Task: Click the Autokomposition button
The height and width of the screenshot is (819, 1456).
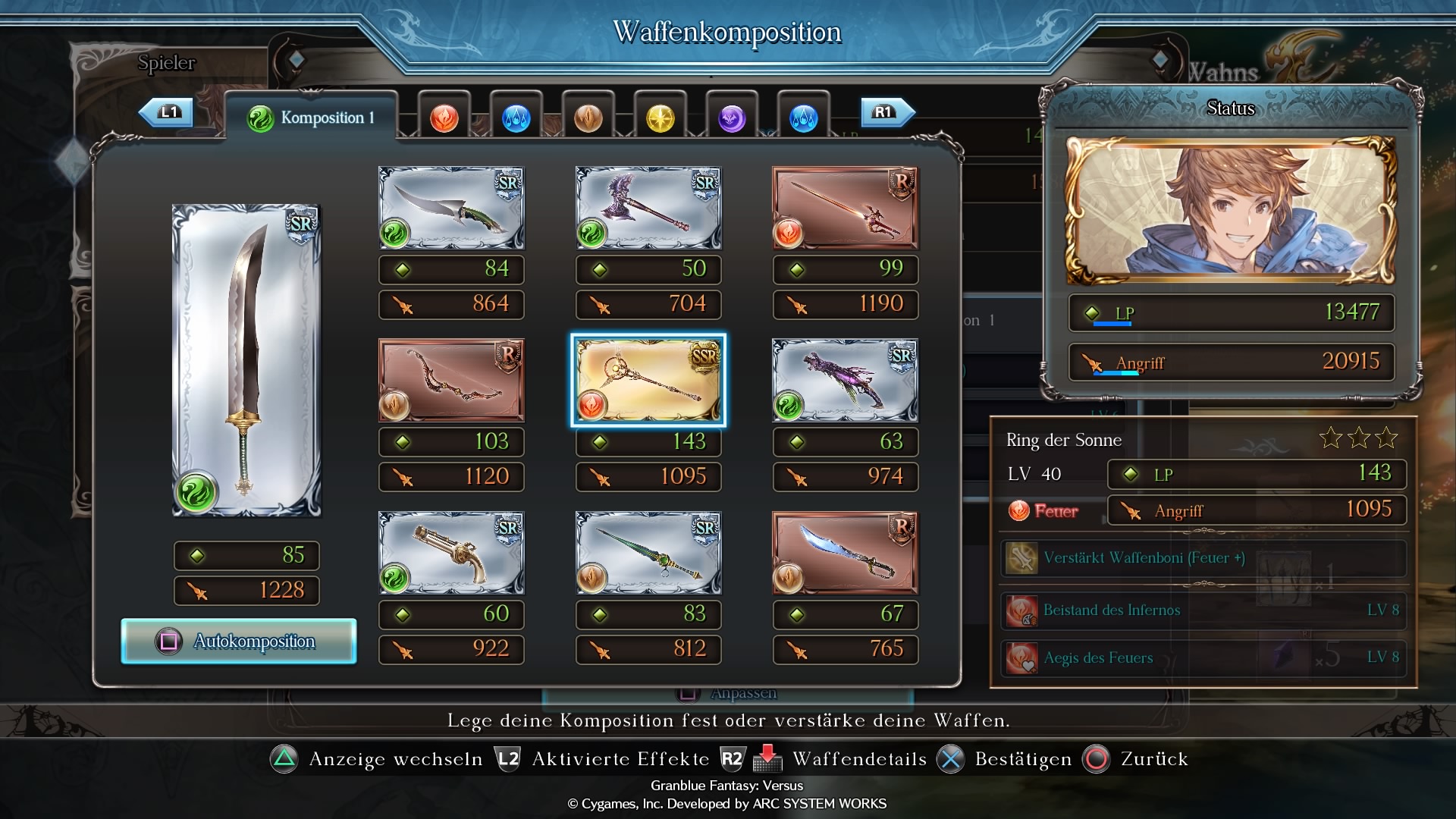Action: (x=239, y=642)
